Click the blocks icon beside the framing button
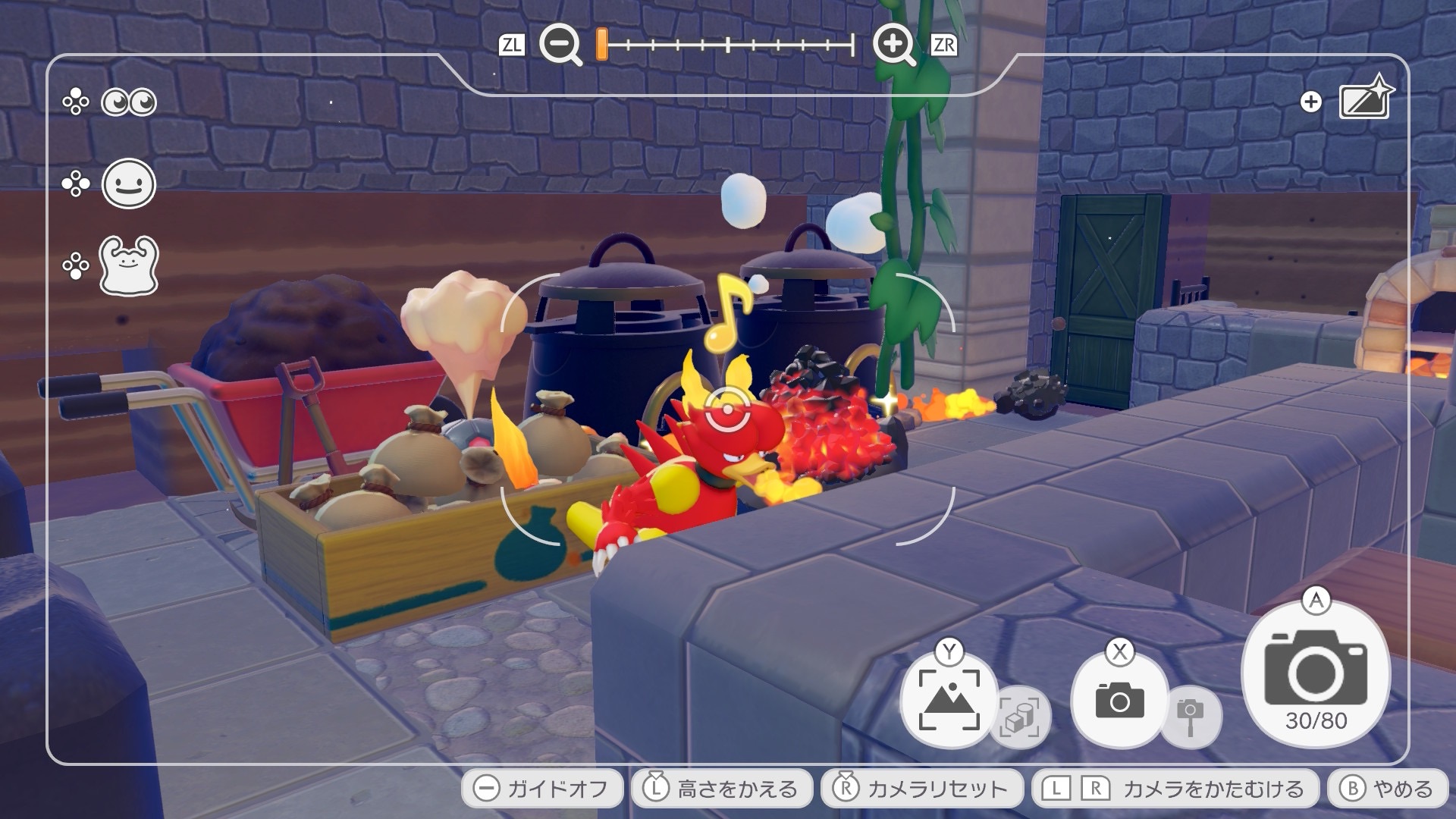1456x819 pixels. pyautogui.click(x=1020, y=717)
